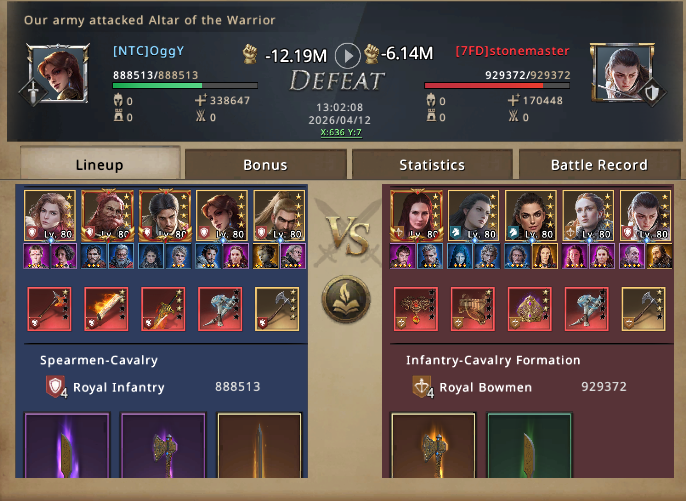The height and width of the screenshot is (501, 686).
Task: Click the round book emblem under VS
Action: coord(345,299)
